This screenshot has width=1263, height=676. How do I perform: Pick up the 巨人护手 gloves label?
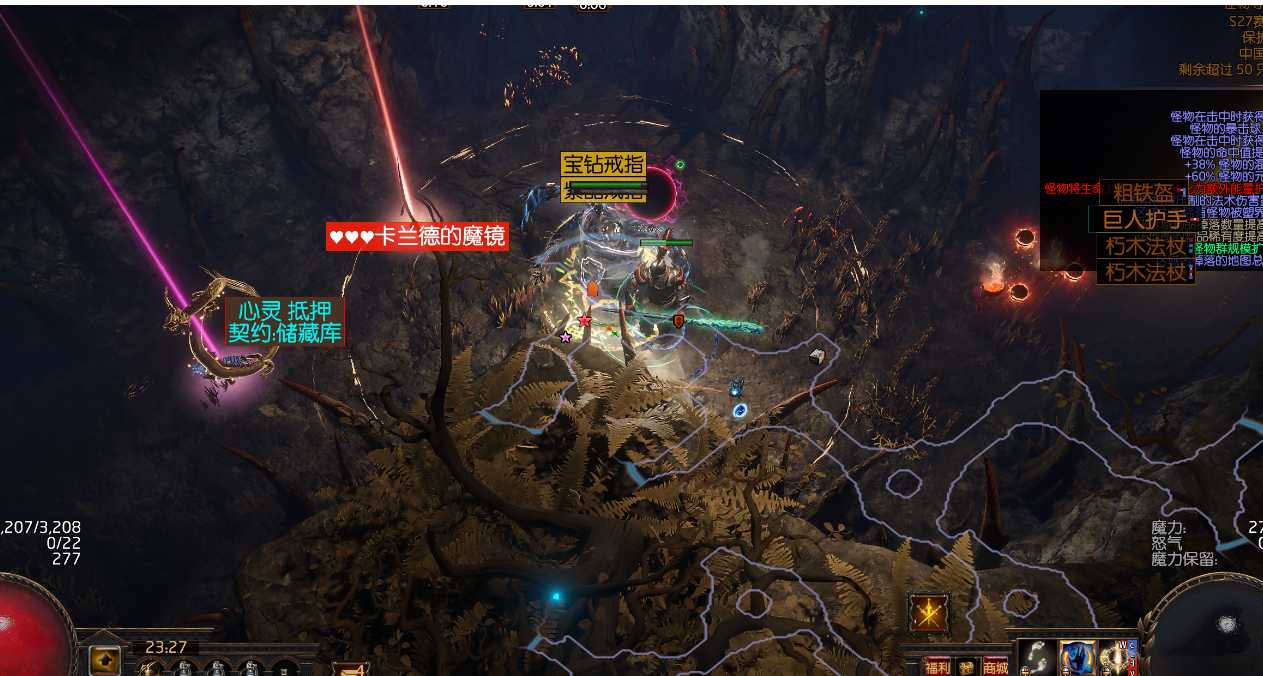click(1144, 220)
